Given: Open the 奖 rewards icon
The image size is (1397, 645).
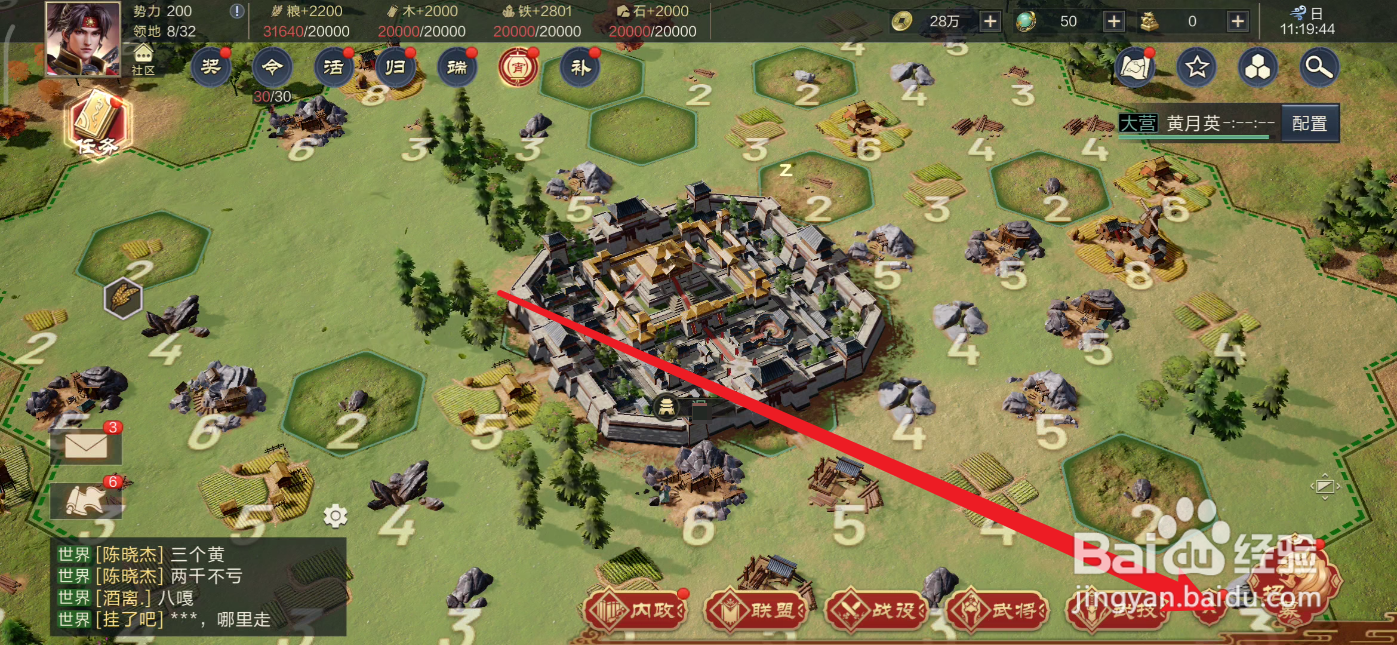Looking at the screenshot, I should pos(210,68).
